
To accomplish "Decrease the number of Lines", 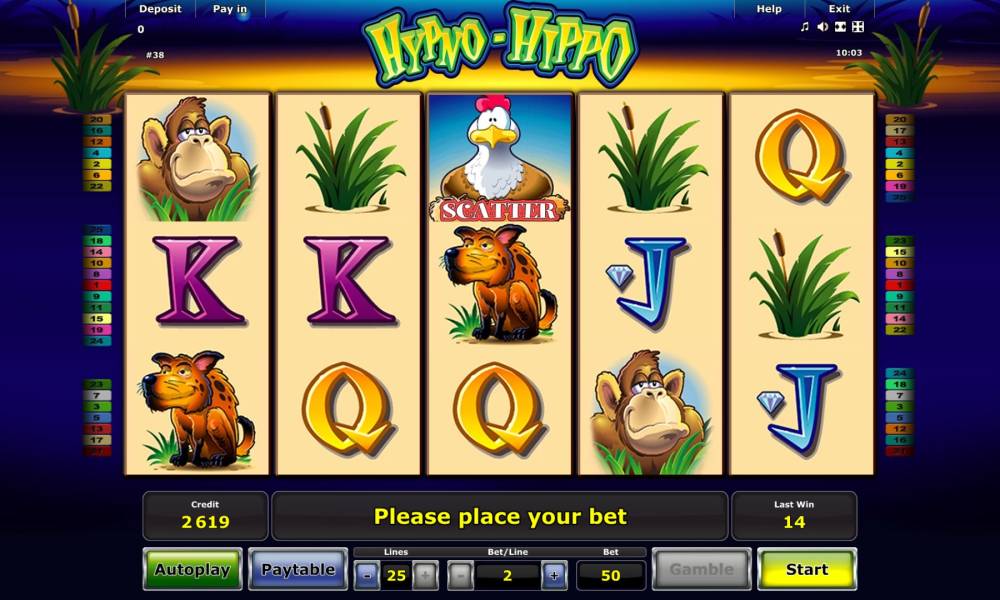I will point(368,575).
